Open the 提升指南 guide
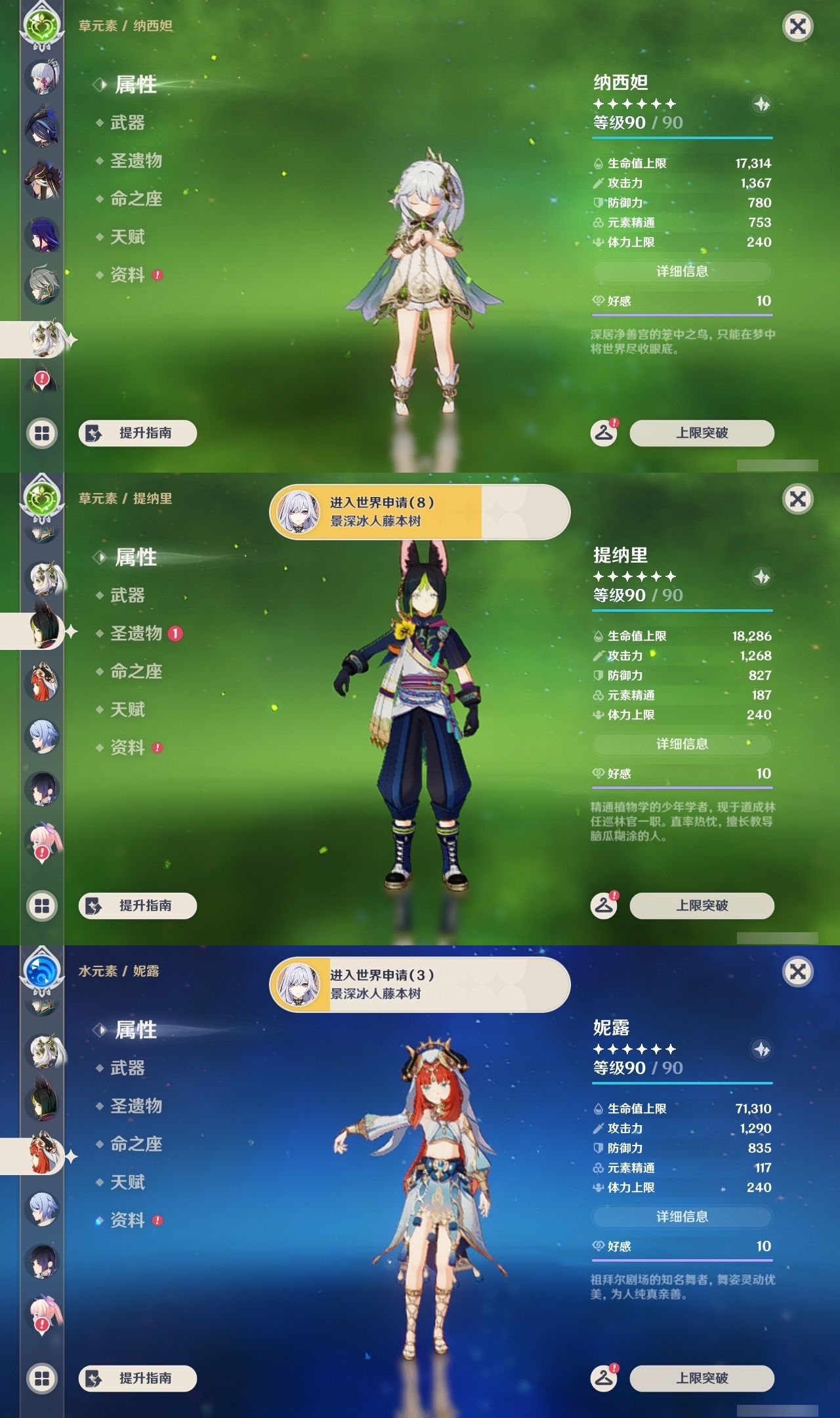The width and height of the screenshot is (840, 1418). point(139,431)
